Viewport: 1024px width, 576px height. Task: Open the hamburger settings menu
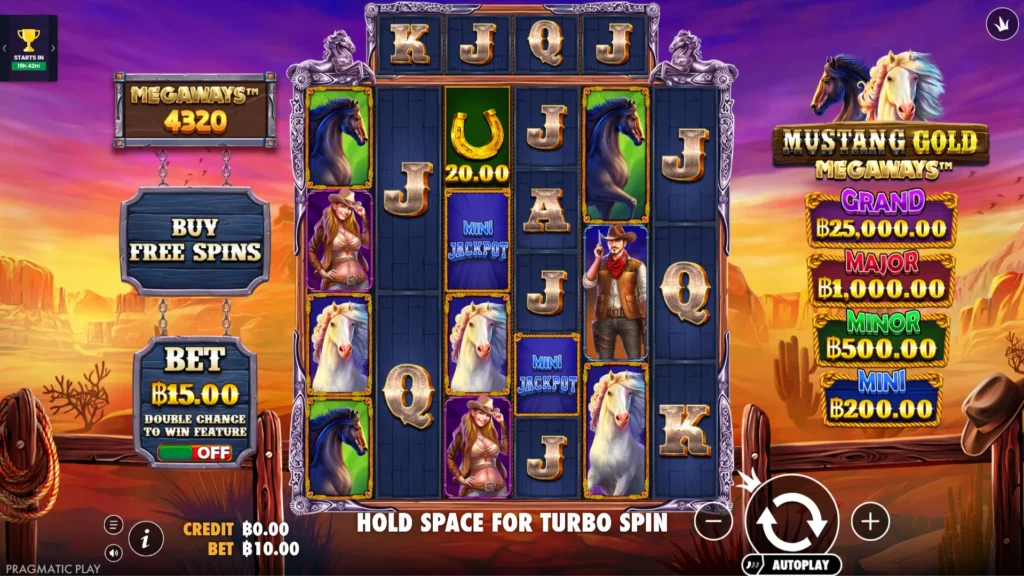(113, 525)
